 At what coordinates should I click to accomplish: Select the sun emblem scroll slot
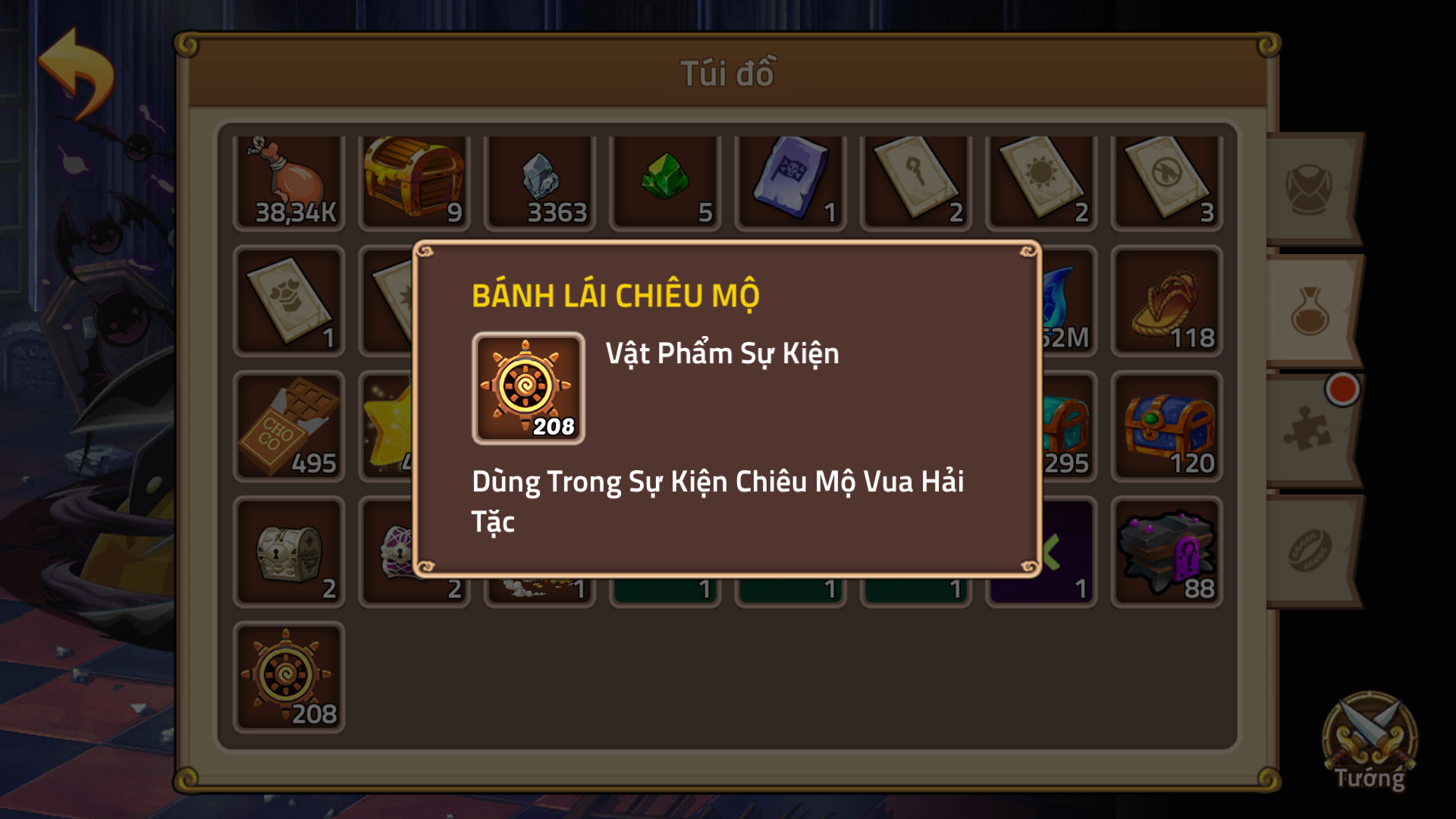point(1041,182)
